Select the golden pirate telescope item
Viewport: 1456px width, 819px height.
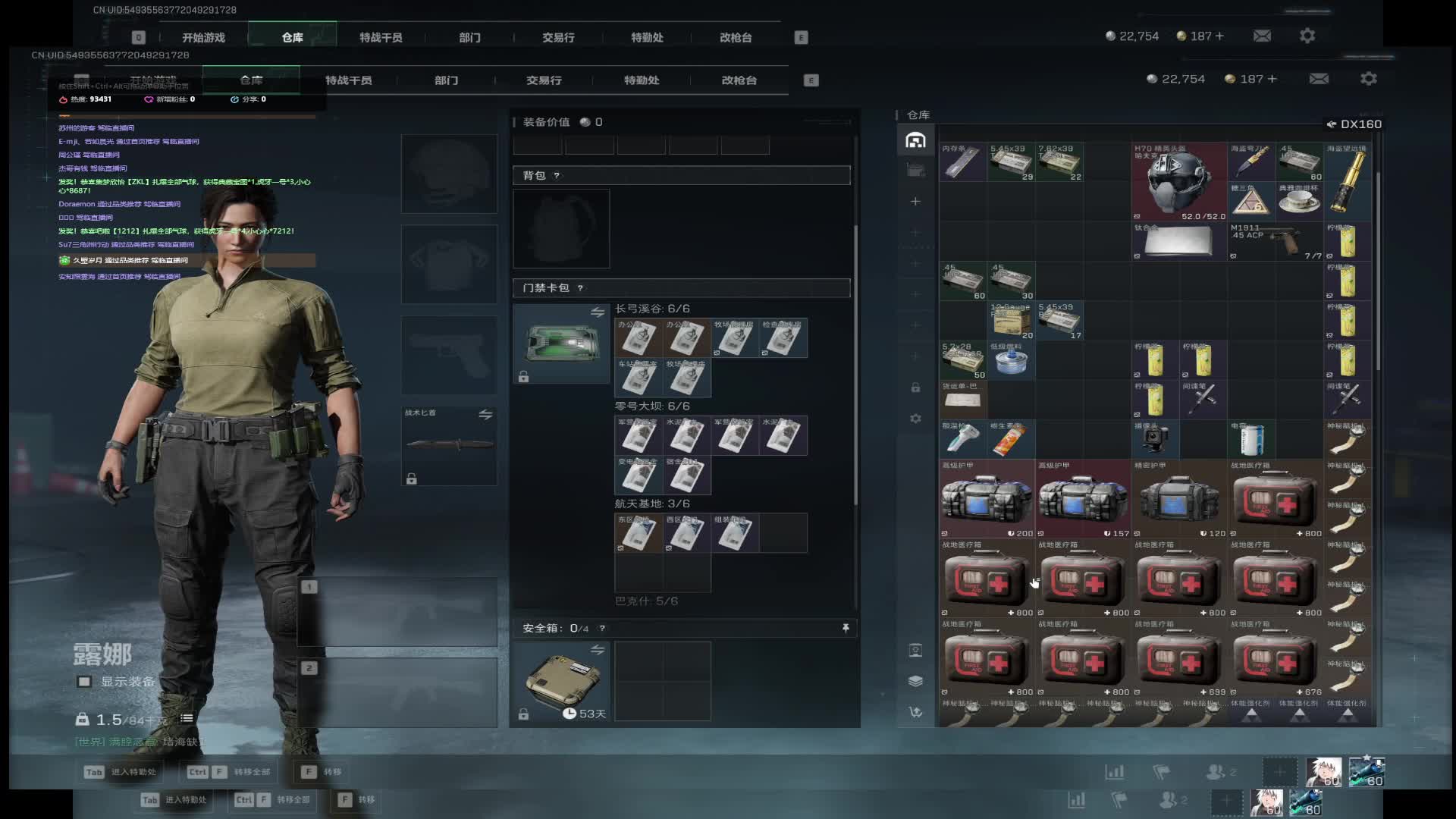click(x=1348, y=180)
